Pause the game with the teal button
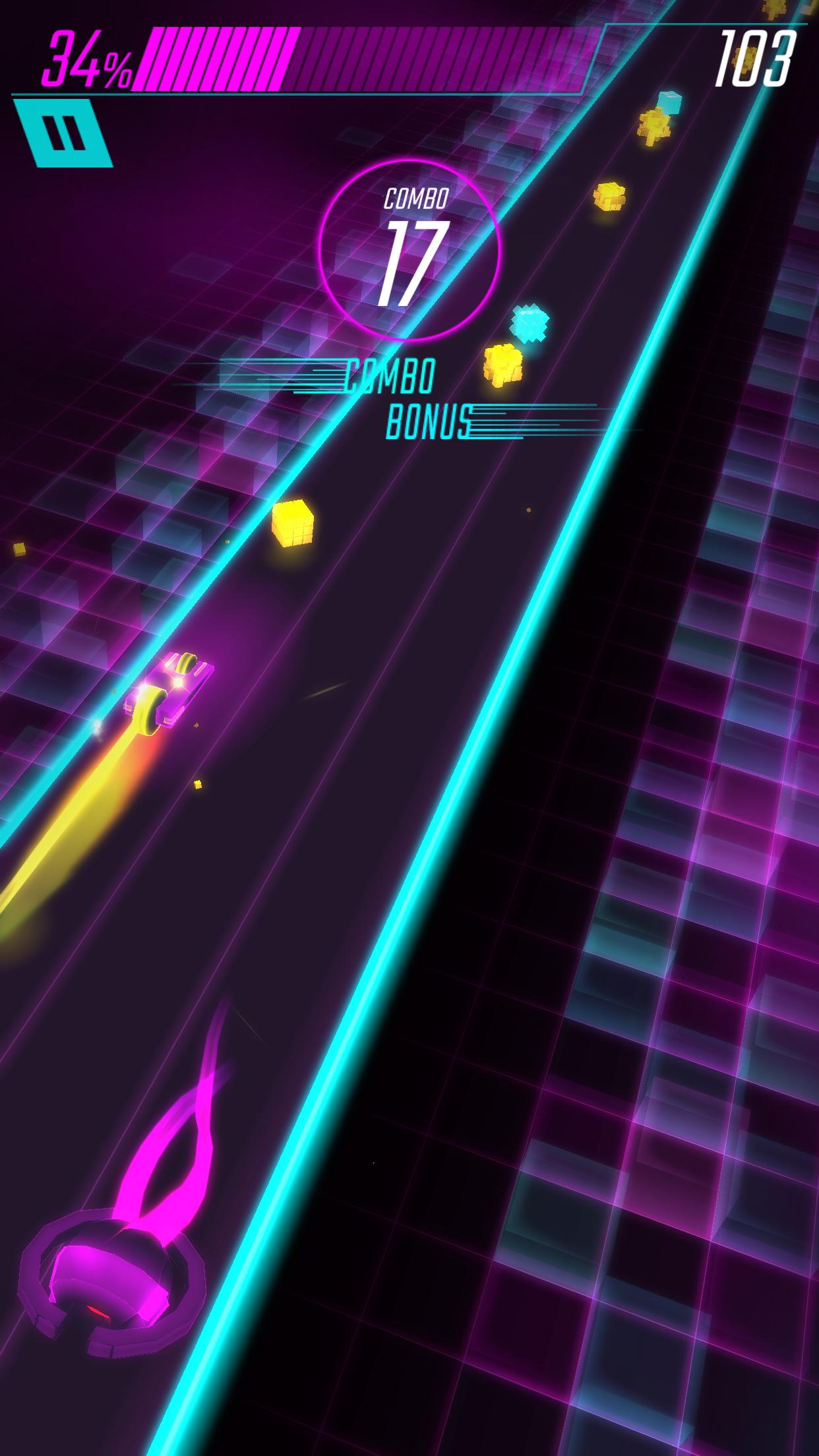The height and width of the screenshot is (1456, 819). tap(63, 133)
